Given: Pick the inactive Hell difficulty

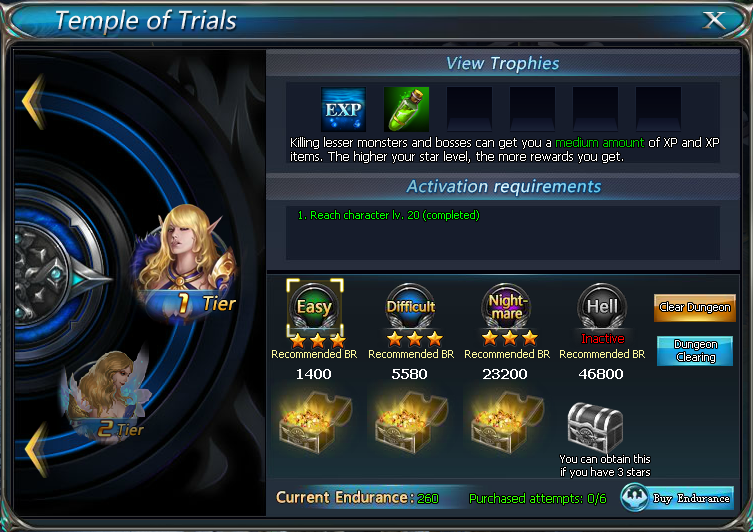Looking at the screenshot, I should coord(602,307).
